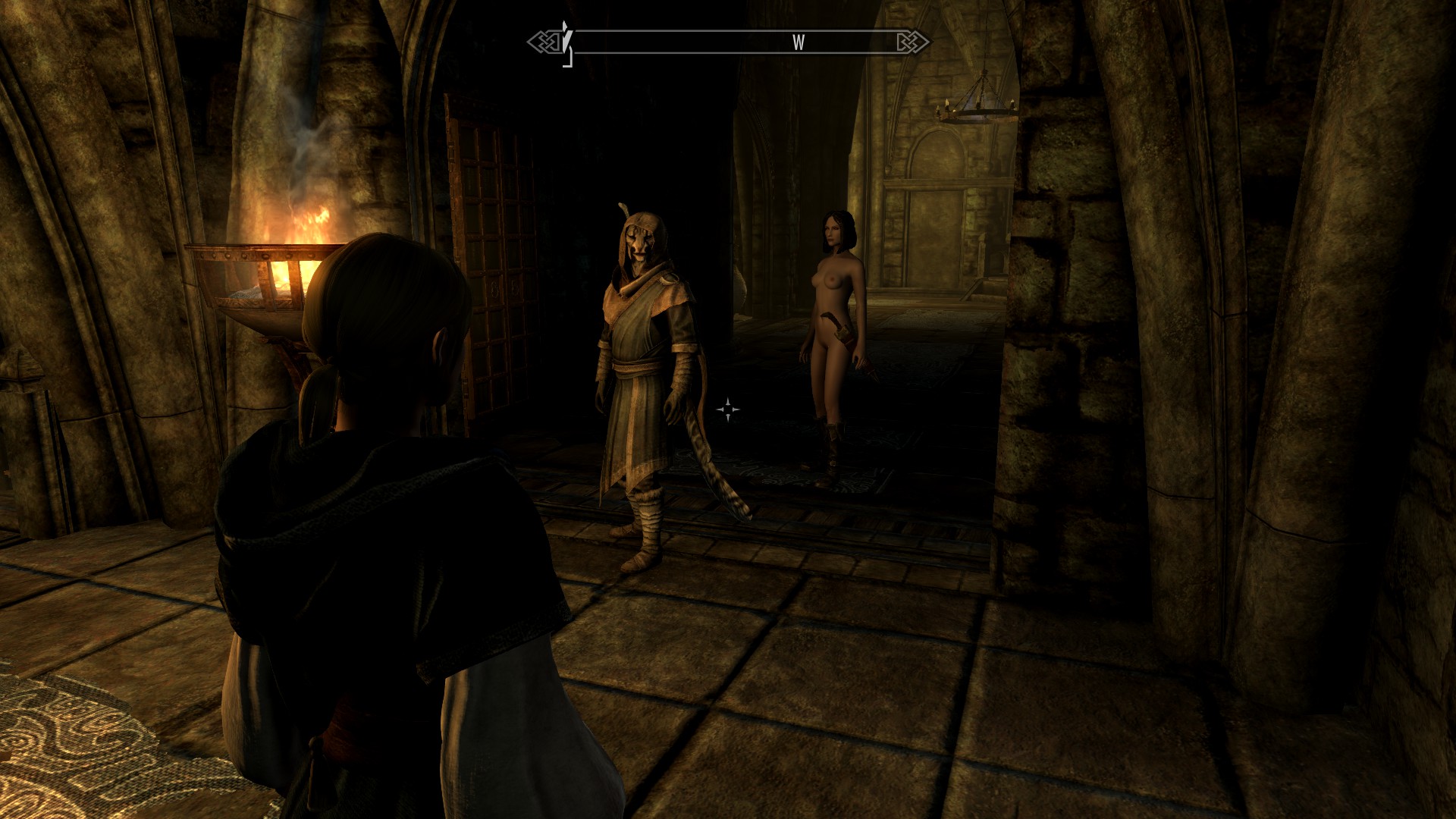Select the quest marker on the compass bar
The height and width of the screenshot is (819, 1456).
566,38
